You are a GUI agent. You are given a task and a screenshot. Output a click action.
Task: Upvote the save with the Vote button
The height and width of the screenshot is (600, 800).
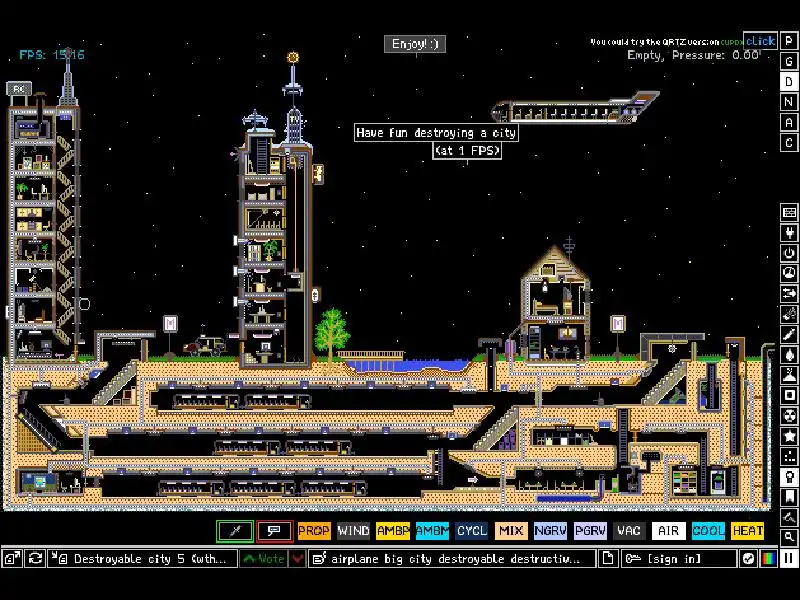264,559
